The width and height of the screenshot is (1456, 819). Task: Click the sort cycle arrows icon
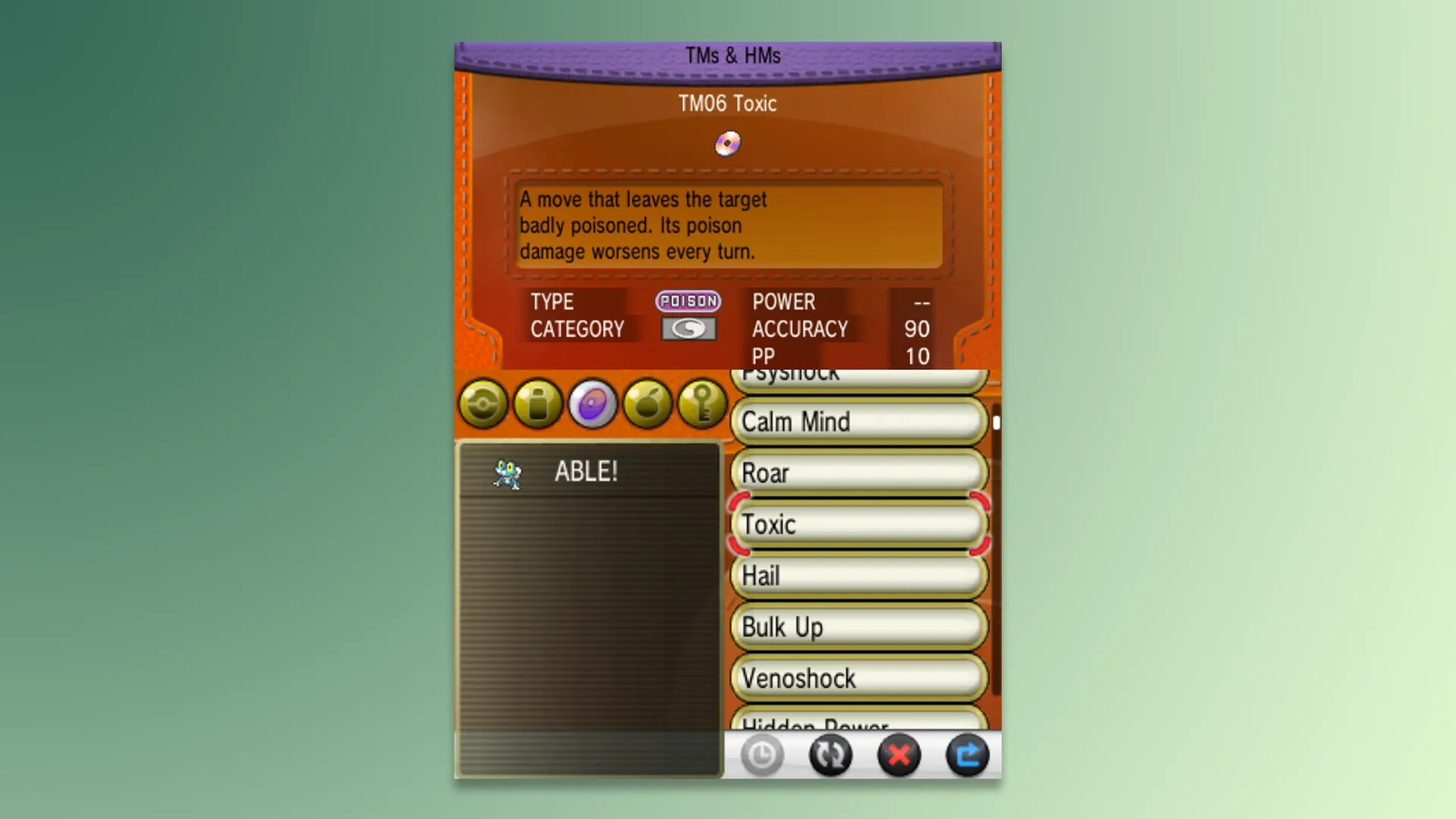coord(831,755)
